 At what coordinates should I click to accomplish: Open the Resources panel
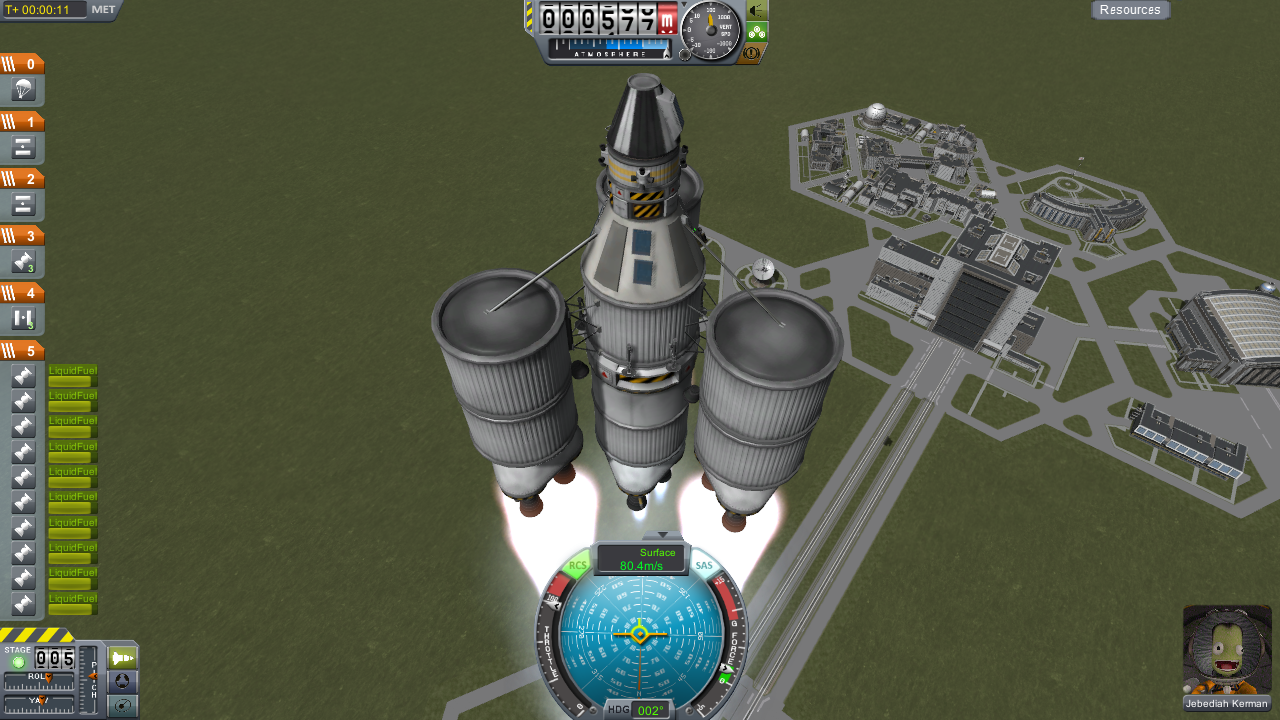[1130, 10]
